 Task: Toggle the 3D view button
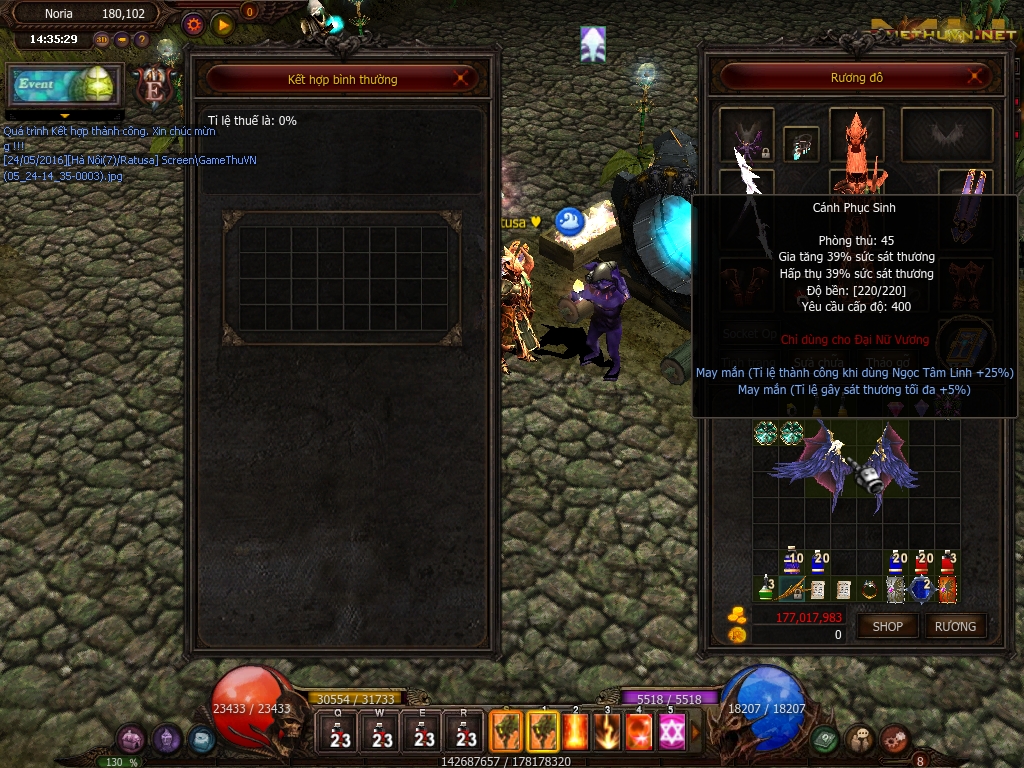coord(102,40)
